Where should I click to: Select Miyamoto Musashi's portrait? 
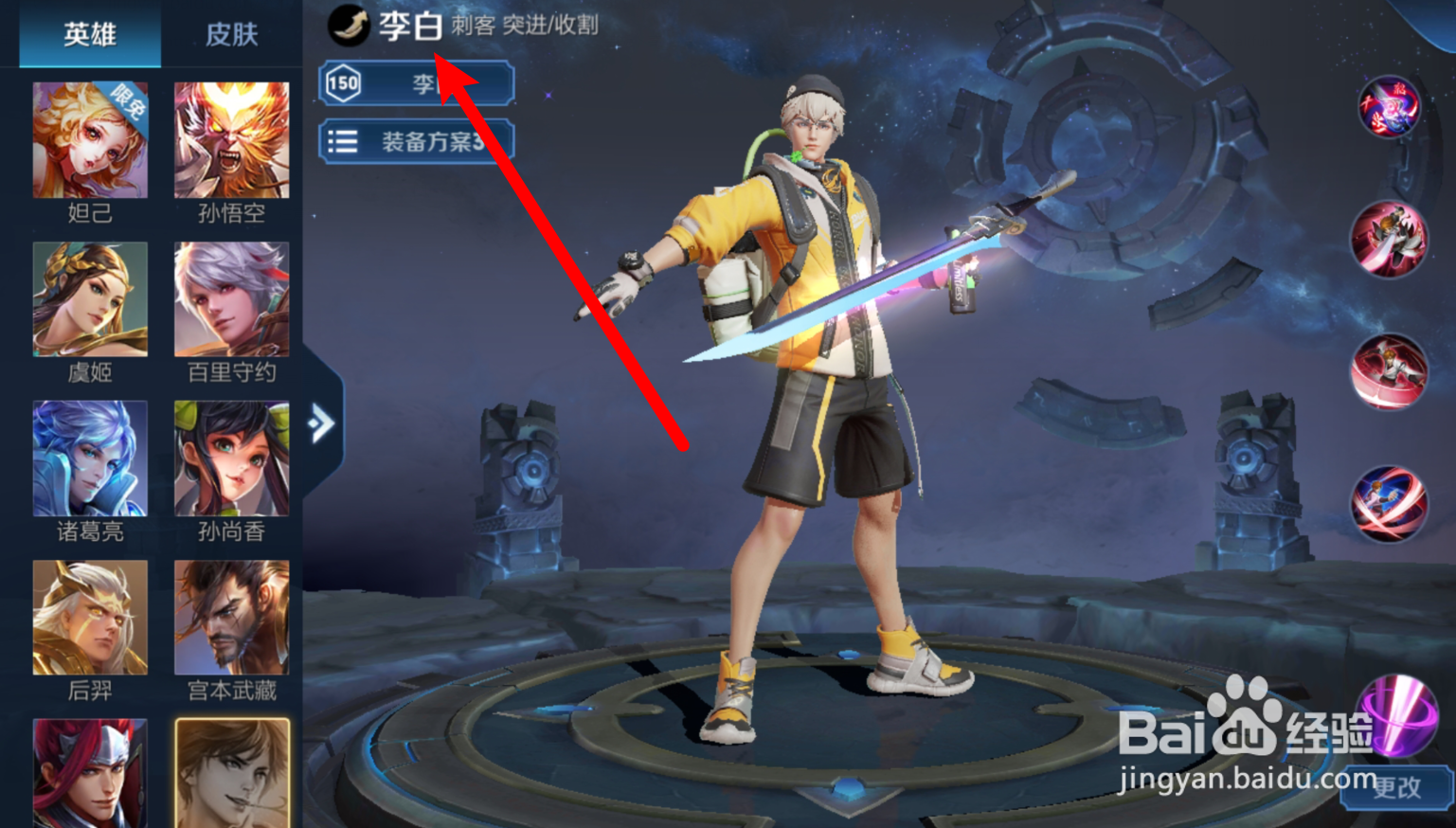point(231,617)
